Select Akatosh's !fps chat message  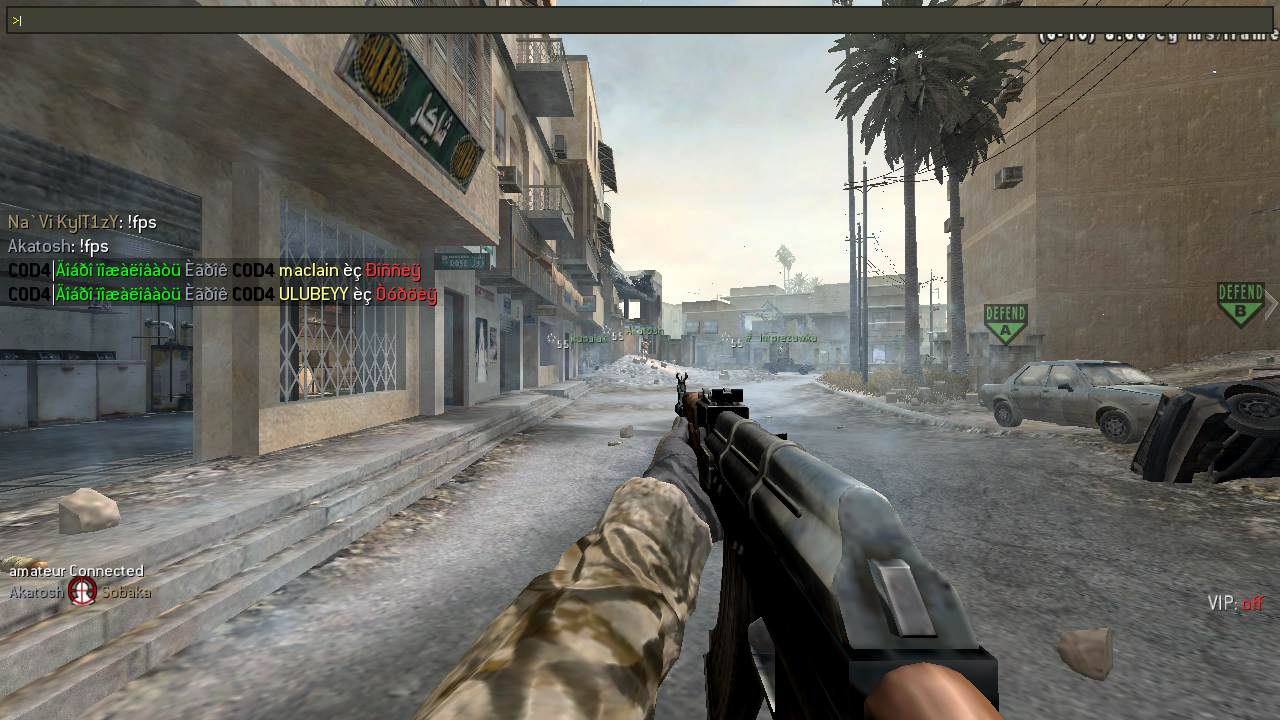(x=58, y=246)
